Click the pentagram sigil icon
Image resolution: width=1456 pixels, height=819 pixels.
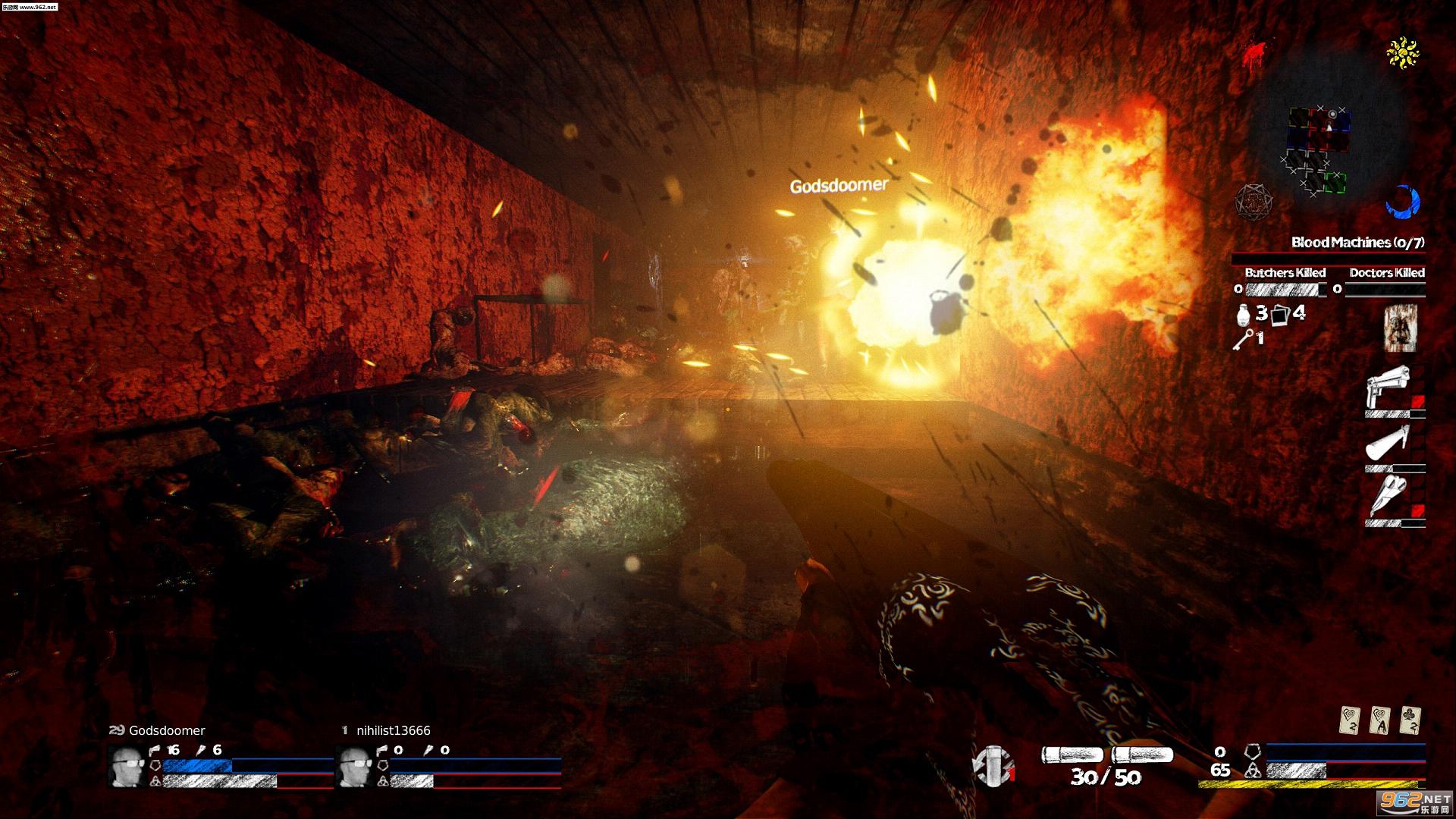[x=1252, y=202]
